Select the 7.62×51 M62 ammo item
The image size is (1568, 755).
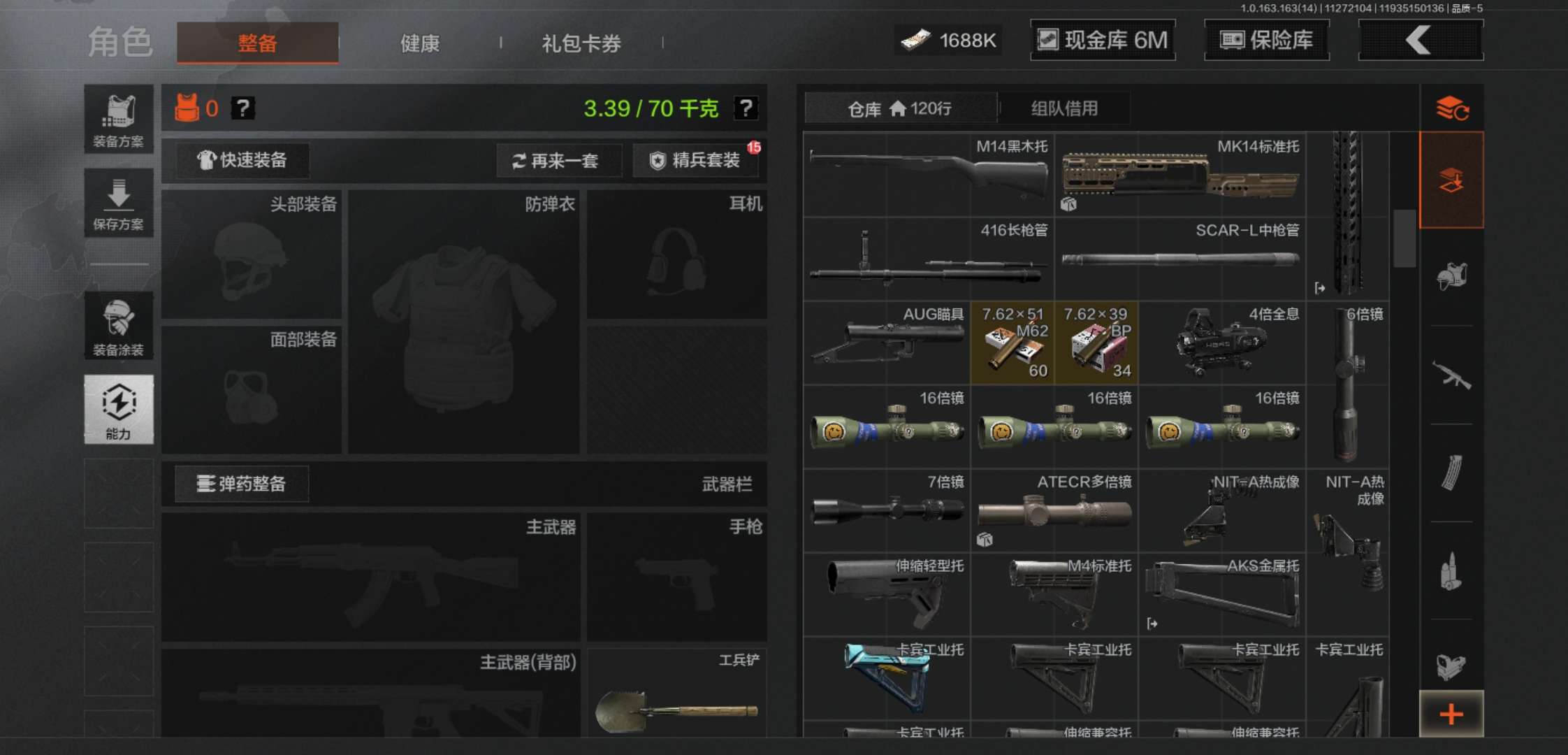click(x=1012, y=343)
